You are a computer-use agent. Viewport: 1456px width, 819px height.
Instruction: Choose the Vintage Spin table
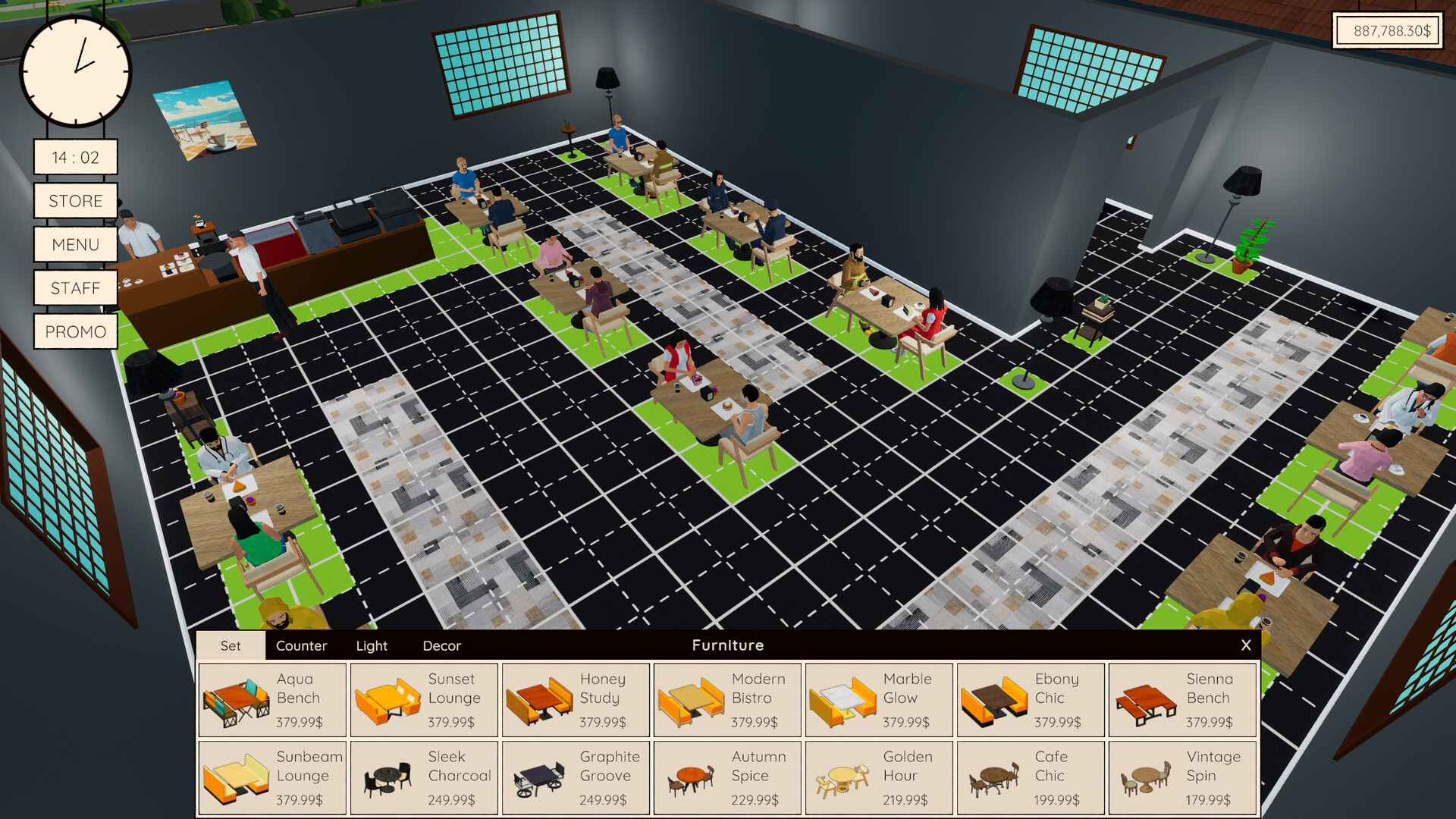[1181, 777]
